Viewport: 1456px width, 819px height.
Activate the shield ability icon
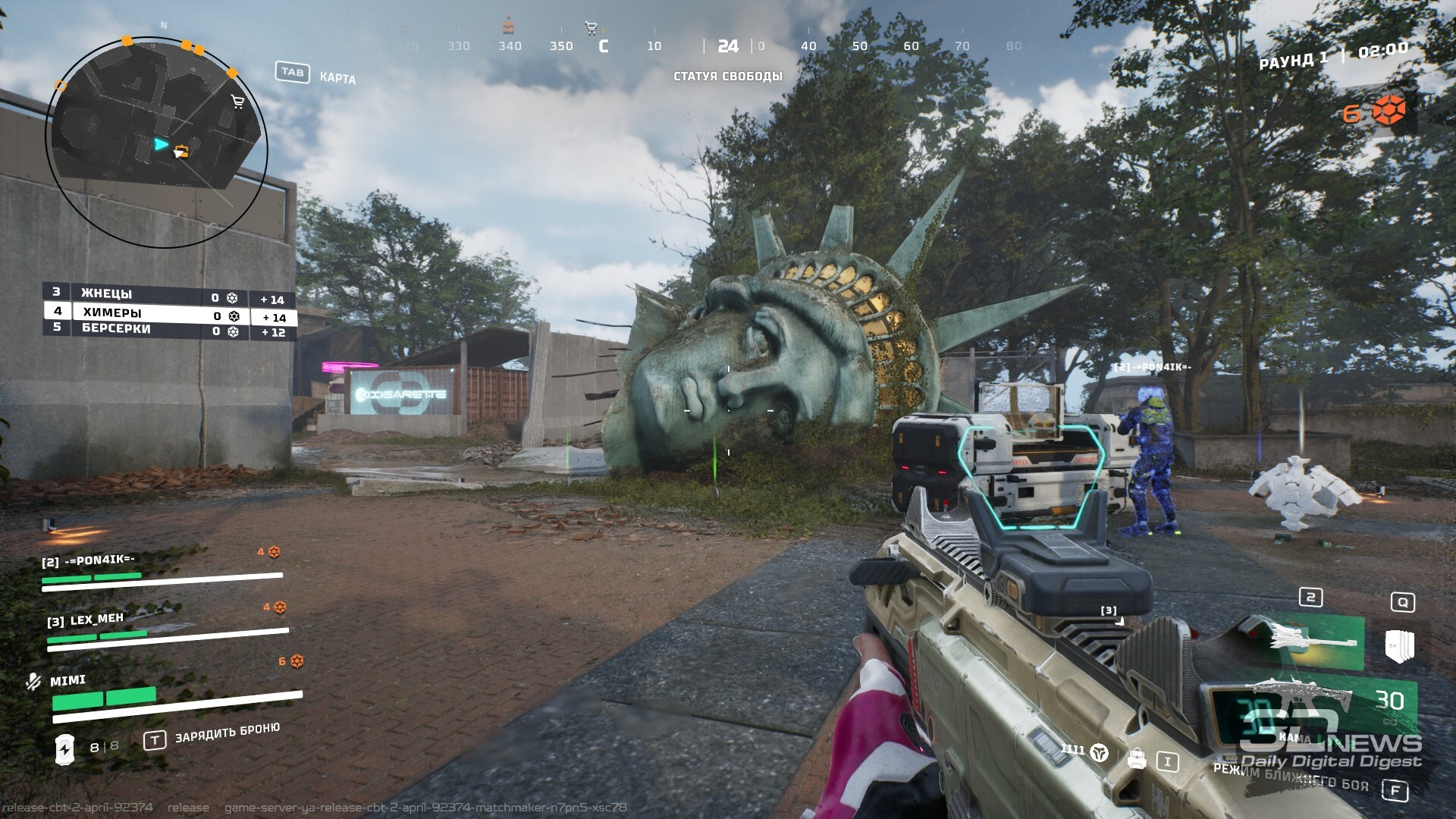pyautogui.click(x=1399, y=645)
